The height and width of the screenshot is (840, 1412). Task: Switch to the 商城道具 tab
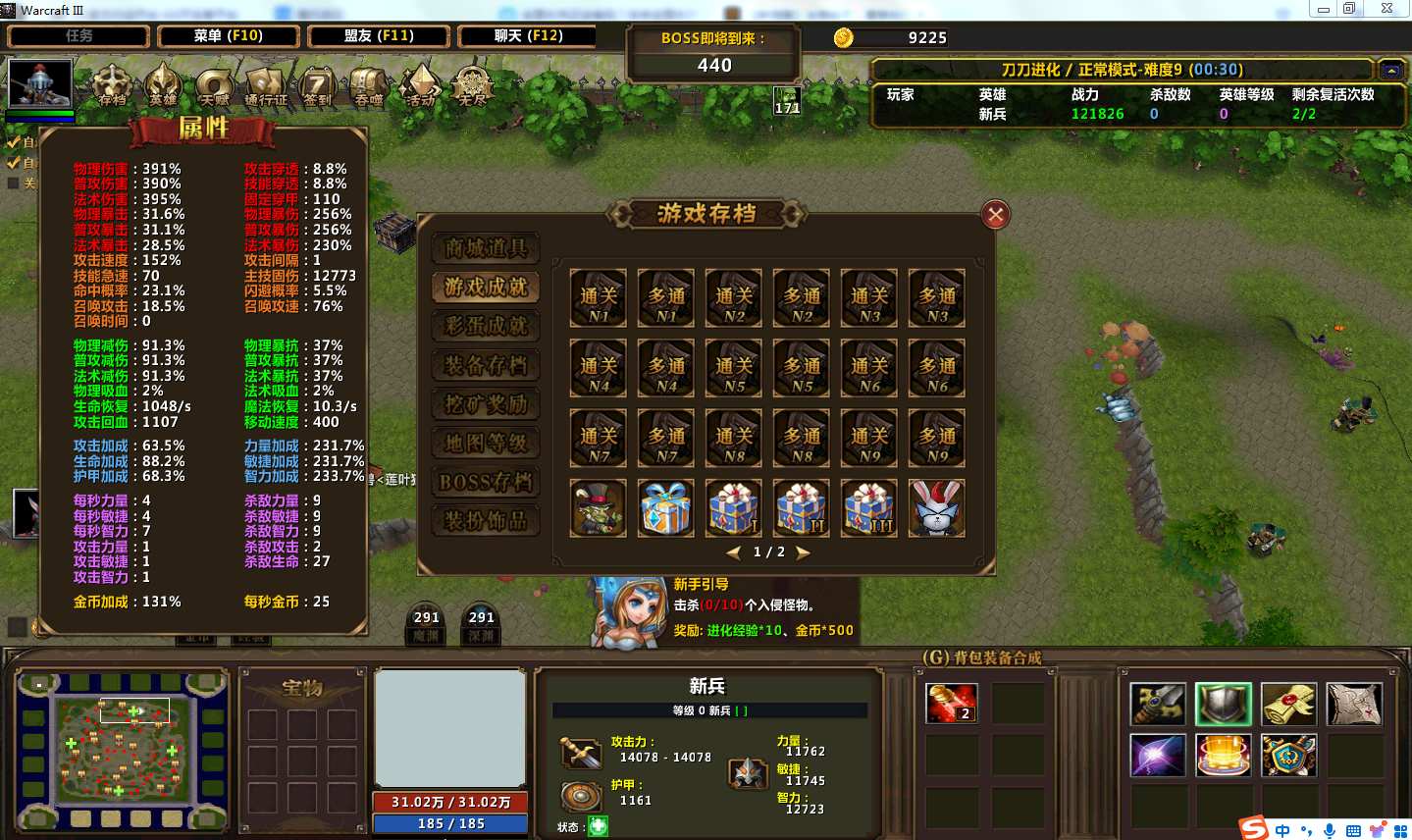point(486,248)
